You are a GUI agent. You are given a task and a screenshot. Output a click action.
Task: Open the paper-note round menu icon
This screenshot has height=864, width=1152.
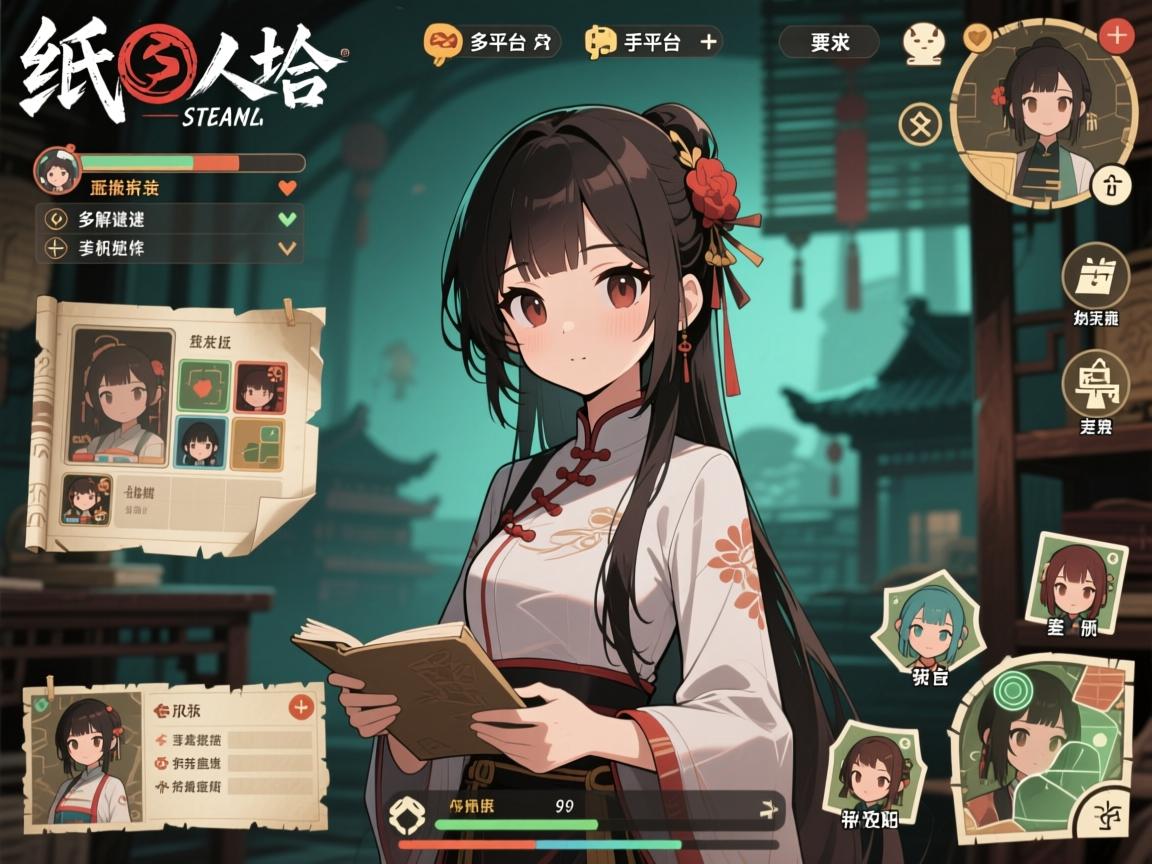(x=1094, y=275)
